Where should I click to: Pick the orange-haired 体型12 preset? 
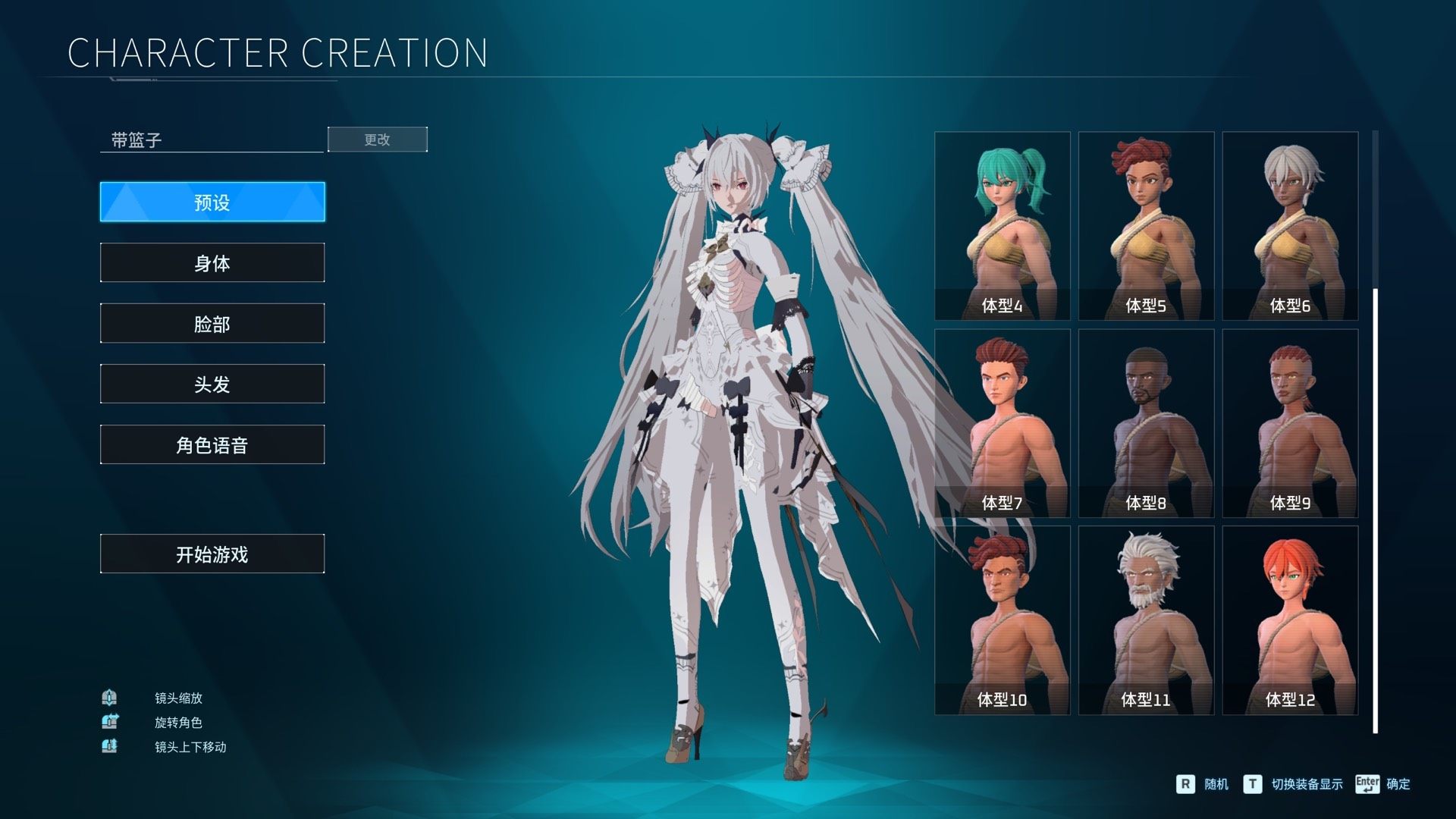[1290, 620]
